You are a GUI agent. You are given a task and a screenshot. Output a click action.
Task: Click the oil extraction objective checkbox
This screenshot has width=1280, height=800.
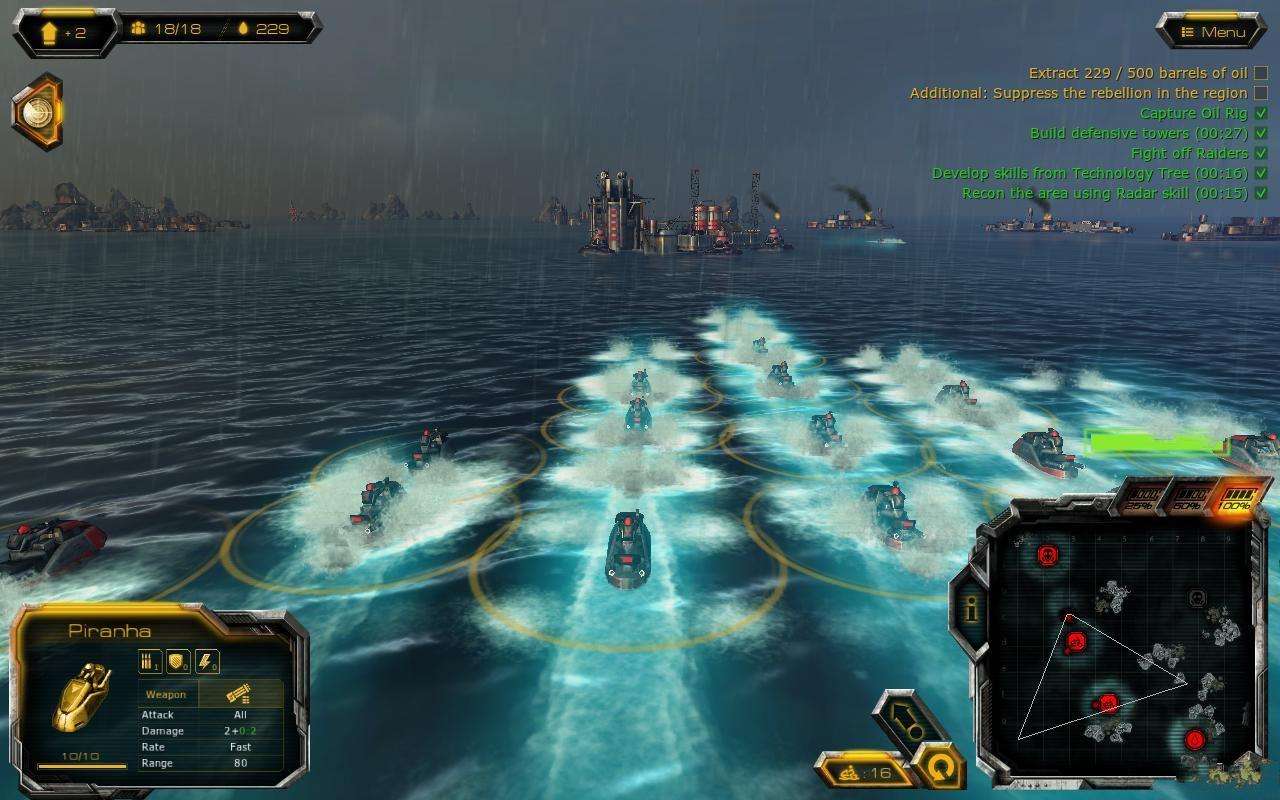1260,73
